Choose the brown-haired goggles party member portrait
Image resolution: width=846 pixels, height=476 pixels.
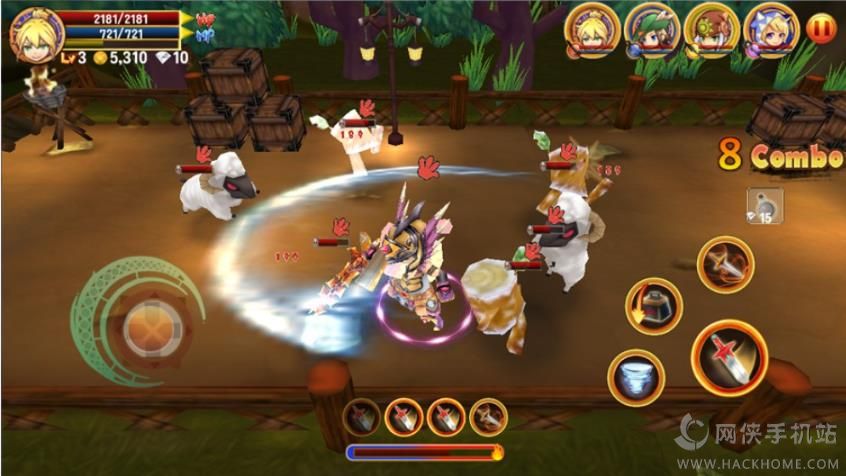[712, 31]
